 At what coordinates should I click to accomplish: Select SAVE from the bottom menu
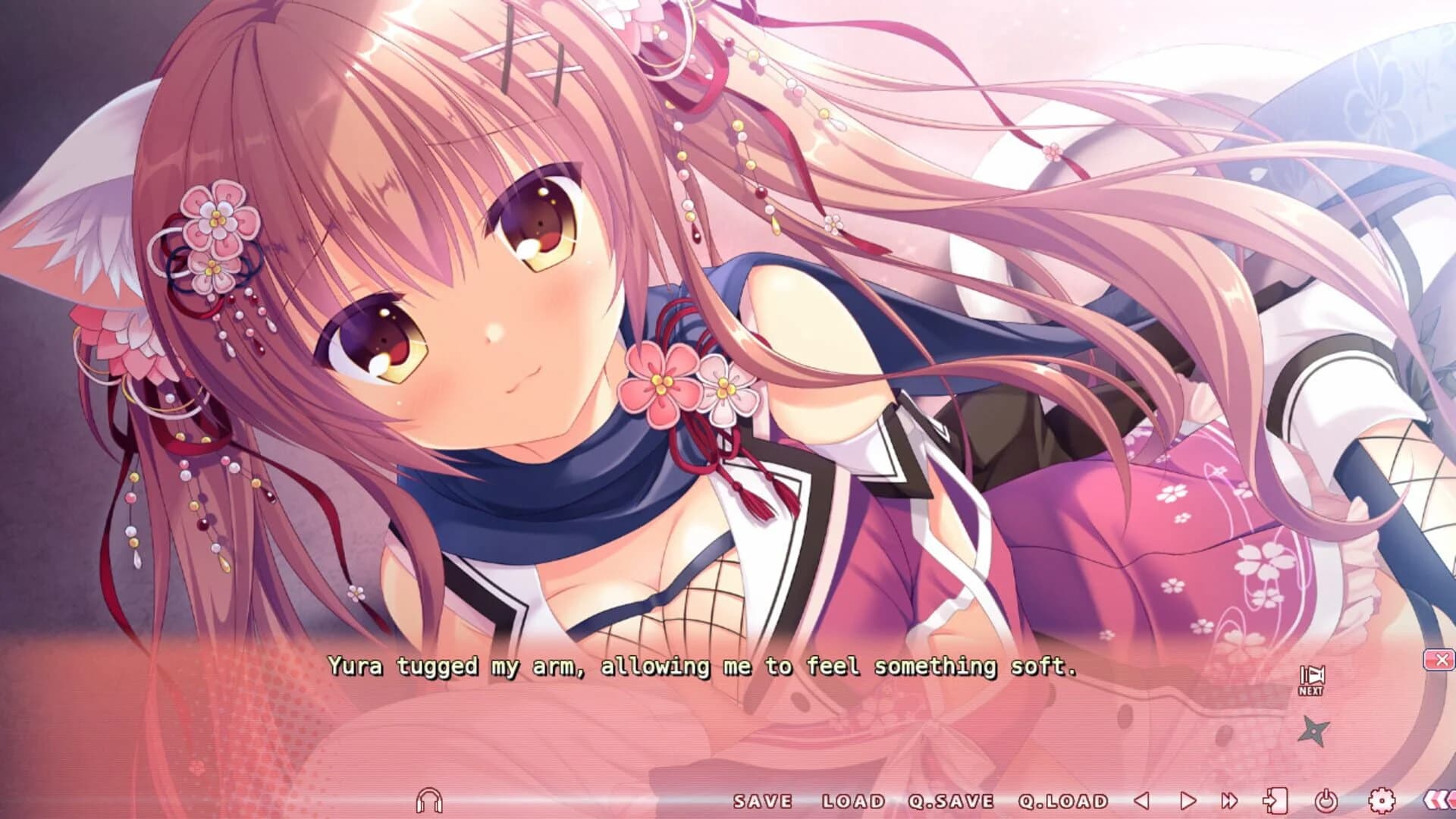point(762,800)
